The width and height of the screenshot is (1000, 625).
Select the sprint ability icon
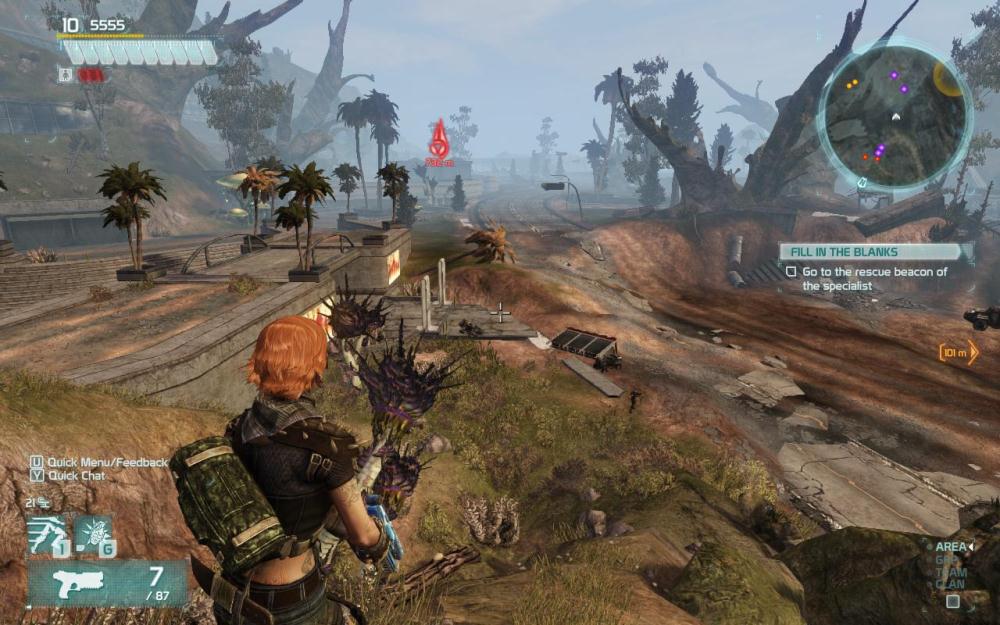pyautogui.click(x=47, y=534)
